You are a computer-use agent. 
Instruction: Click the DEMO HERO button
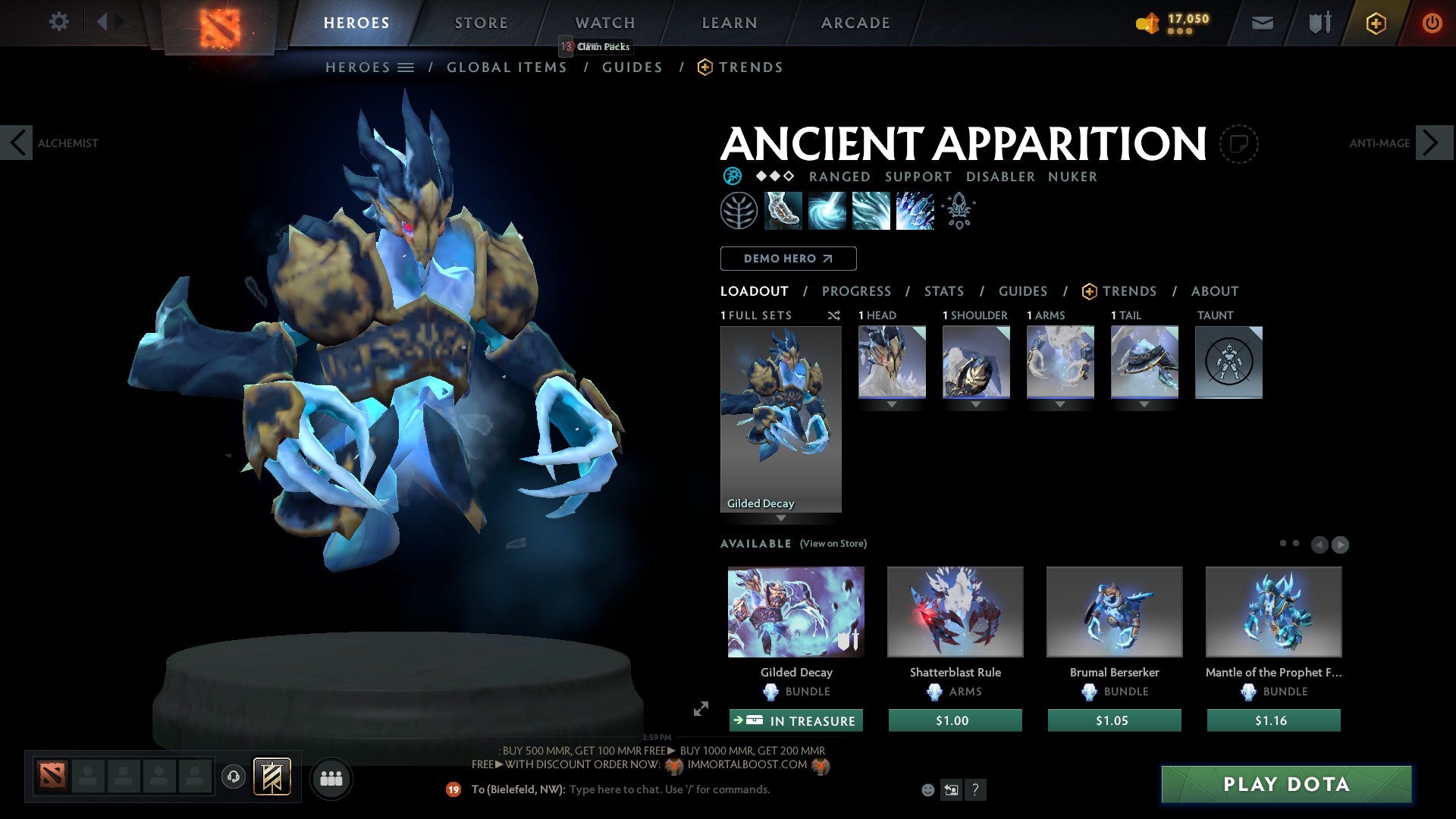coord(787,259)
